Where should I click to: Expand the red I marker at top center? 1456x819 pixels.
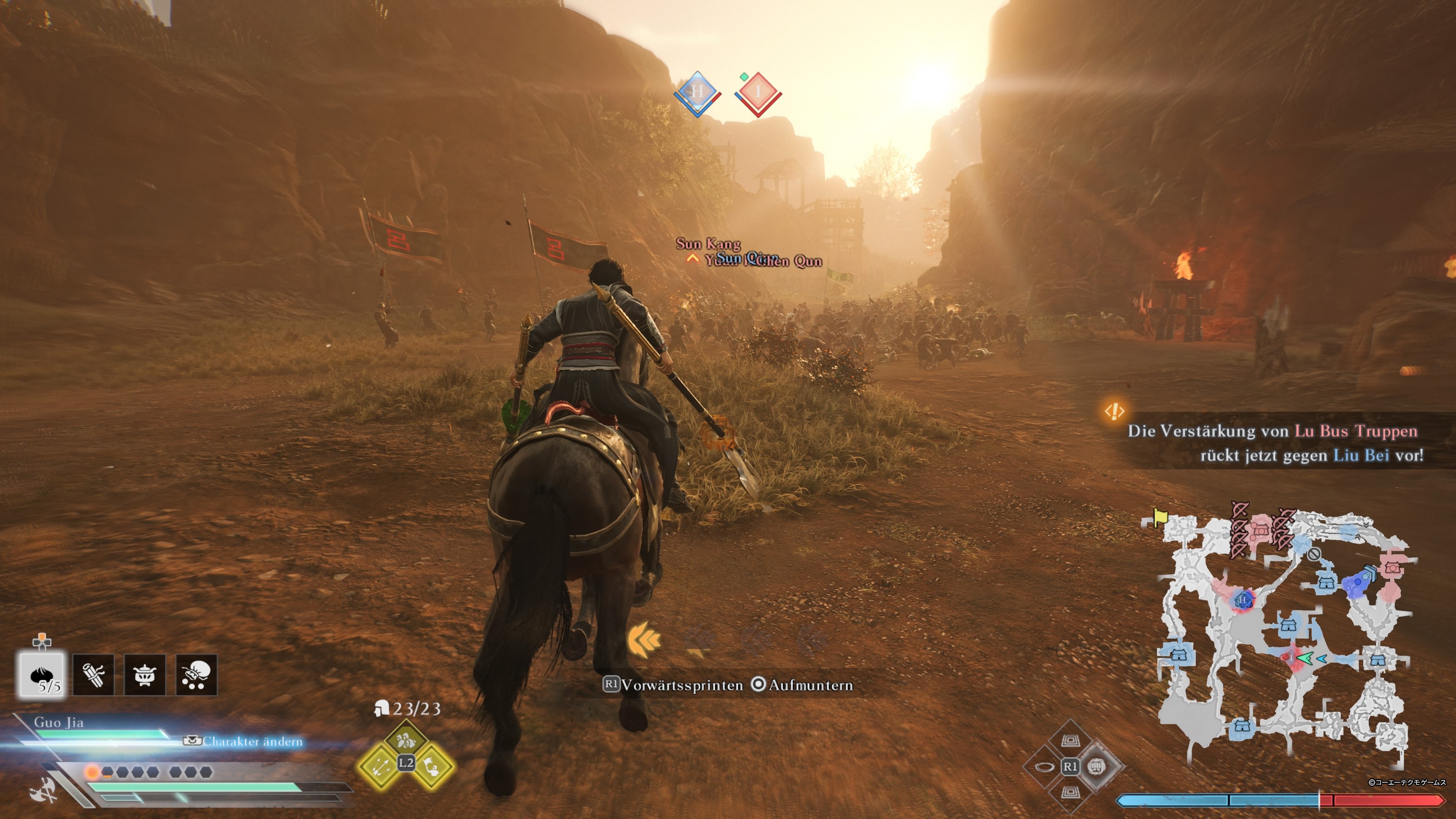tap(758, 91)
